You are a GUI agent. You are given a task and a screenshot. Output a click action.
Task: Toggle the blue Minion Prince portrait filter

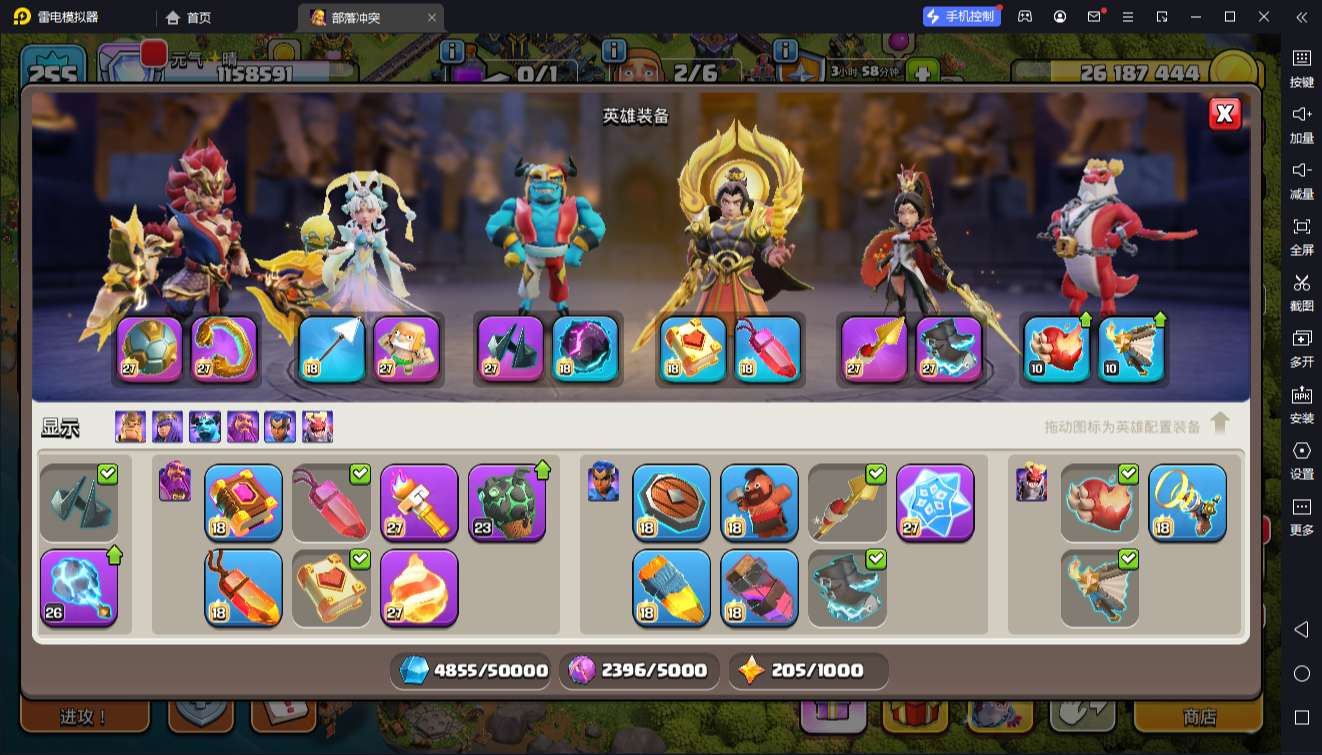pyautogui.click(x=205, y=427)
